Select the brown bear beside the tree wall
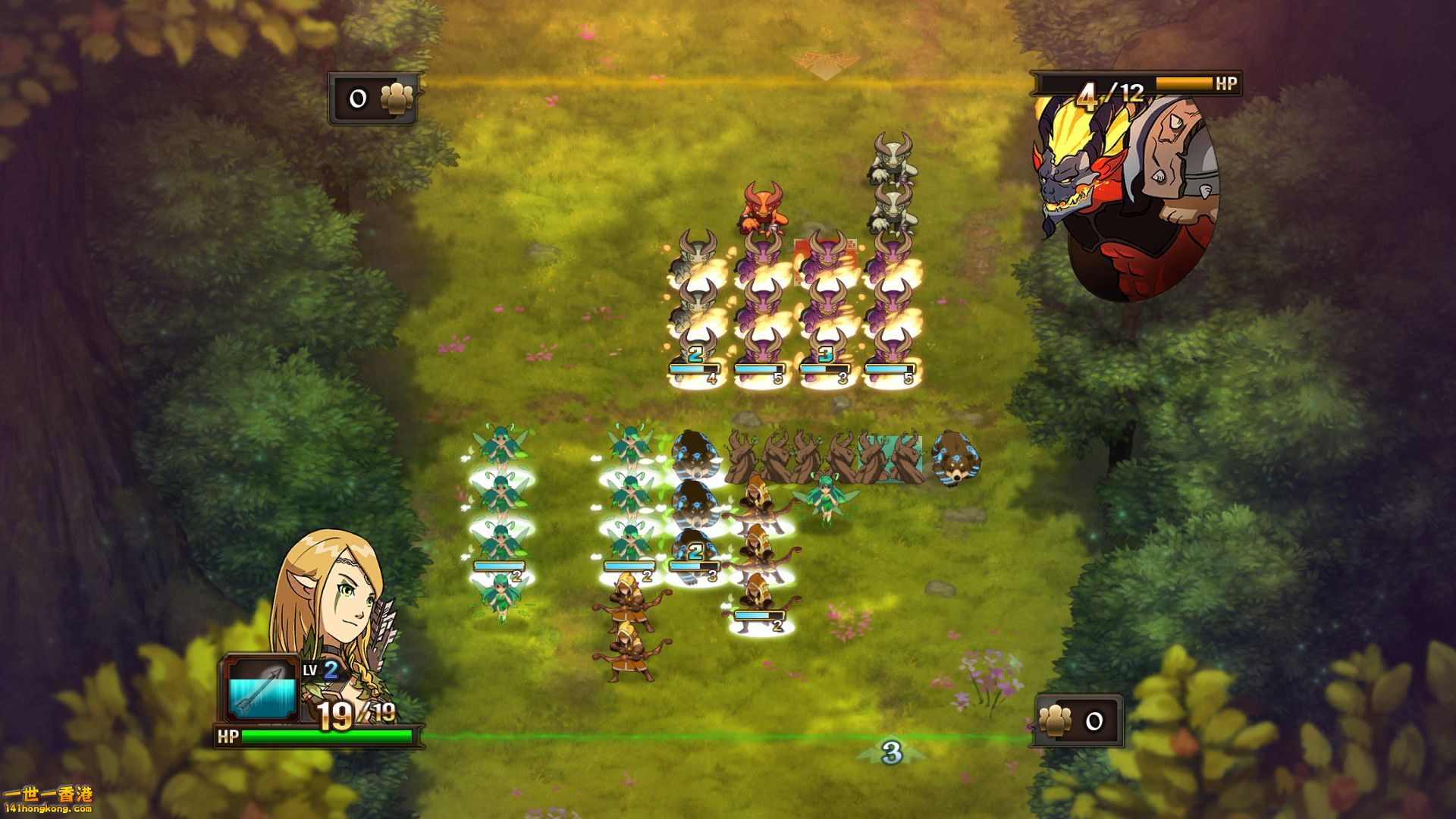Viewport: 1456px width, 819px height. (x=955, y=457)
